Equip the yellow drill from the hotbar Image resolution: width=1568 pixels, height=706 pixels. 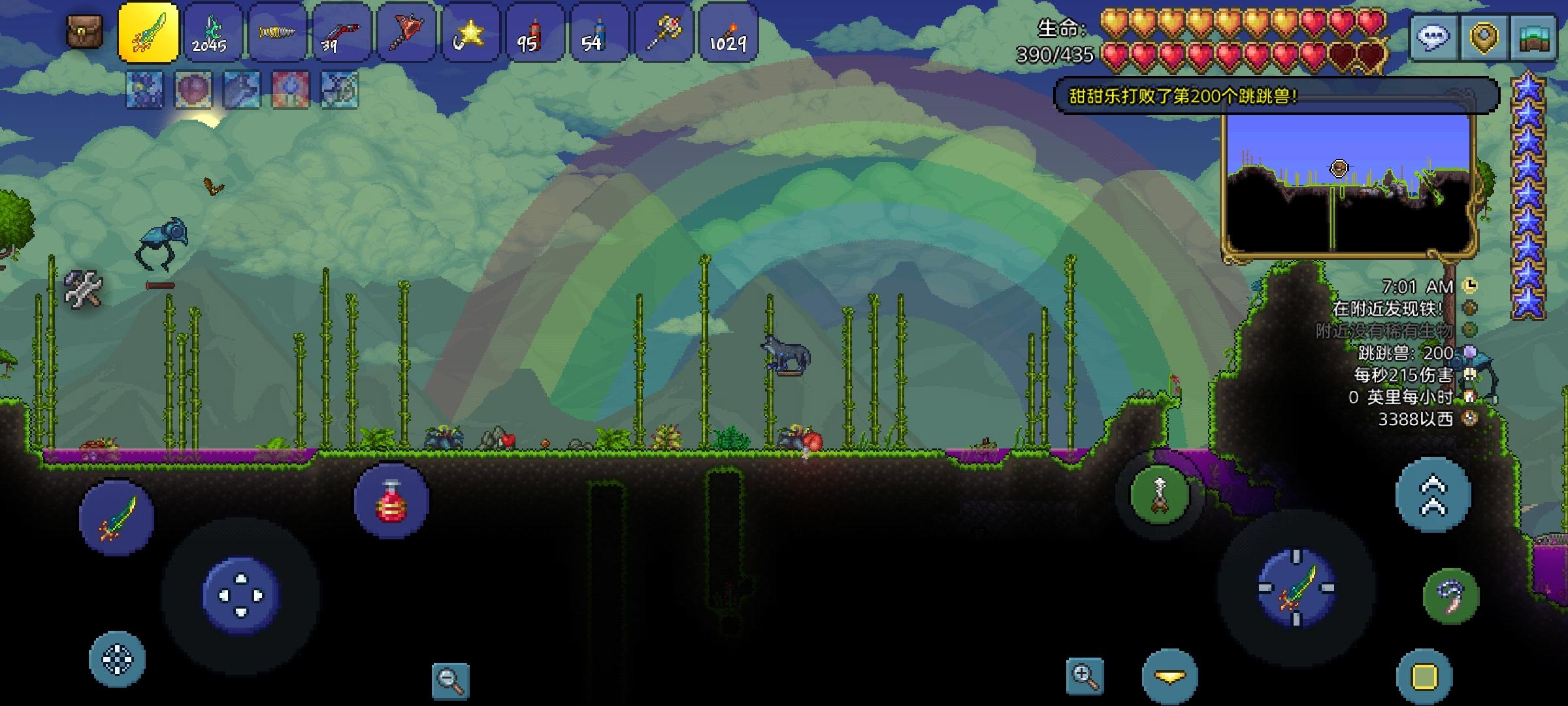(x=276, y=33)
